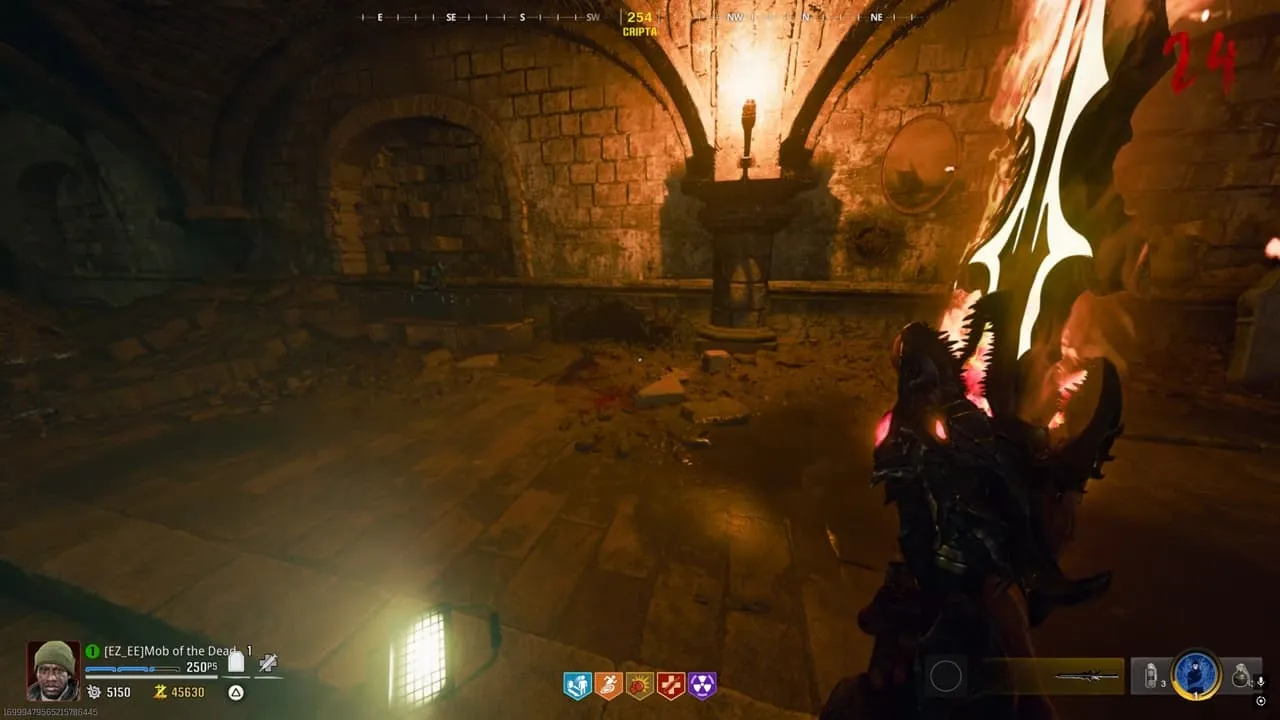Select the blue Stamin-Up perk icon
The height and width of the screenshot is (720, 1280).
(x=577, y=685)
